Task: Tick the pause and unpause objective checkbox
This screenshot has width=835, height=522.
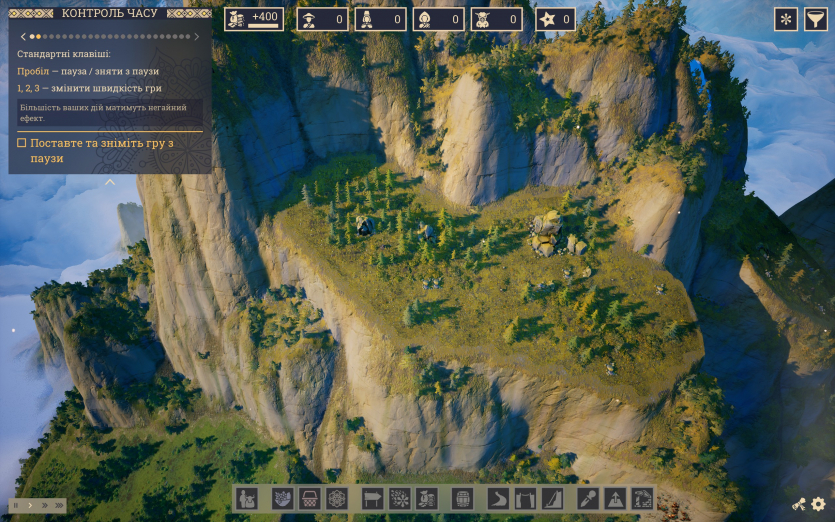Action: (22, 143)
